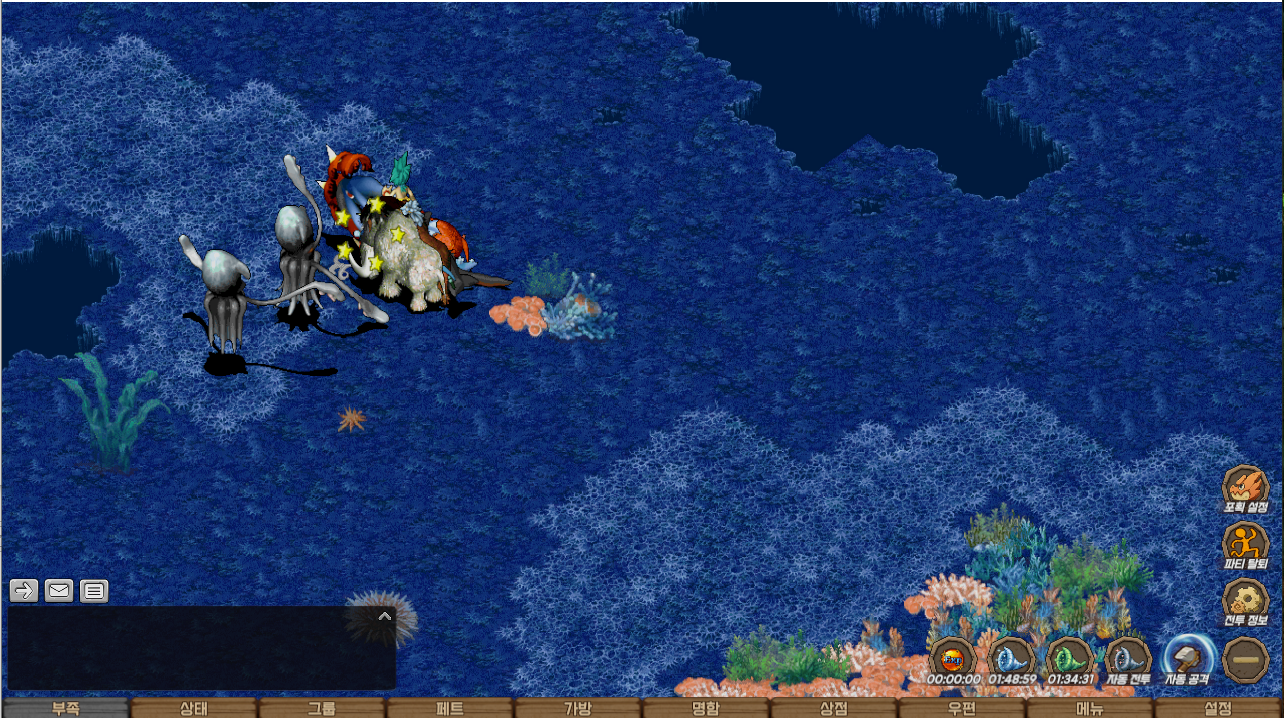1284x718 pixels.
Task: Toggle 자동 공격 auto attack hammer icon
Action: 1187,659
